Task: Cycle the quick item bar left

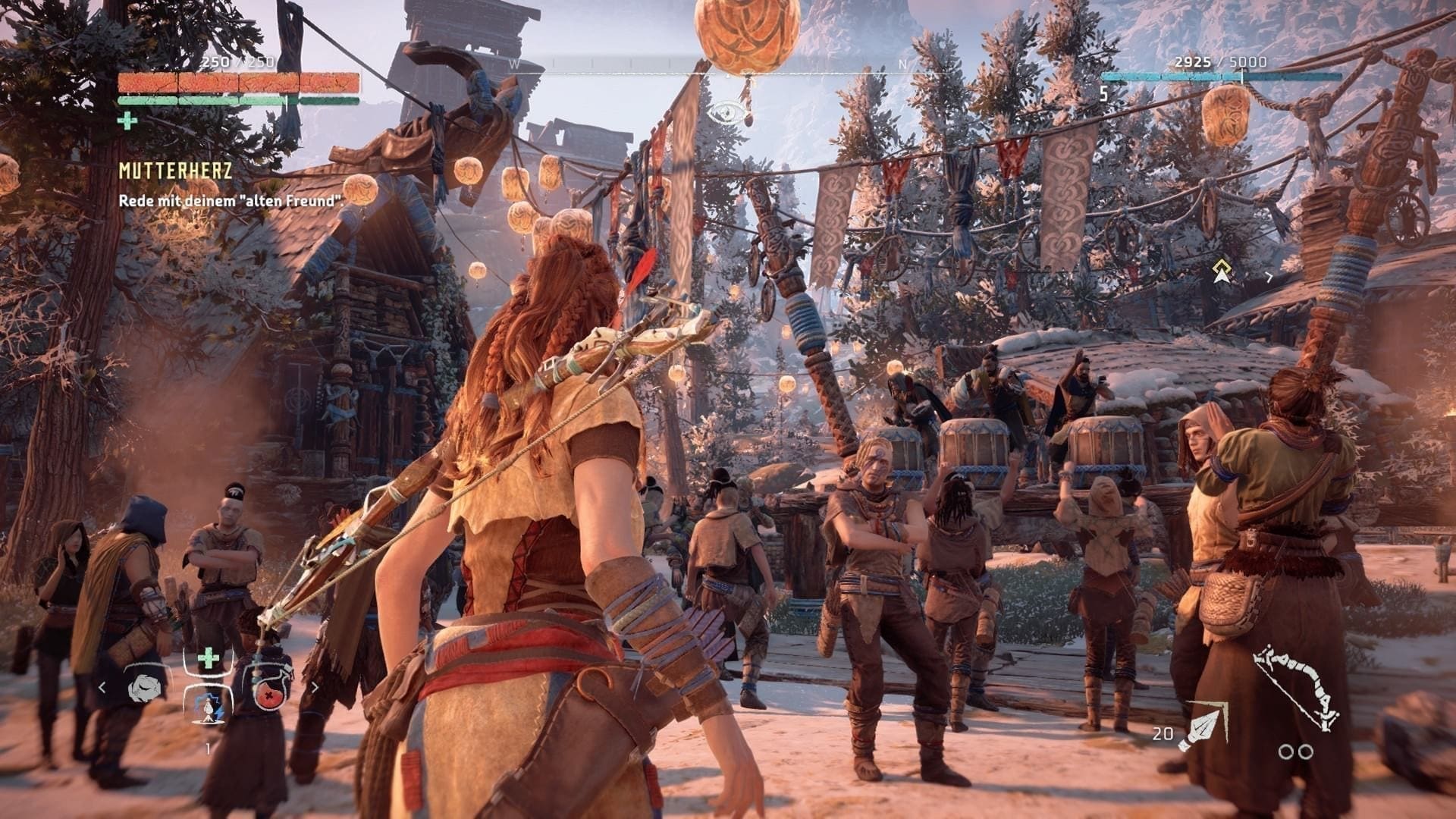Action: point(102,688)
